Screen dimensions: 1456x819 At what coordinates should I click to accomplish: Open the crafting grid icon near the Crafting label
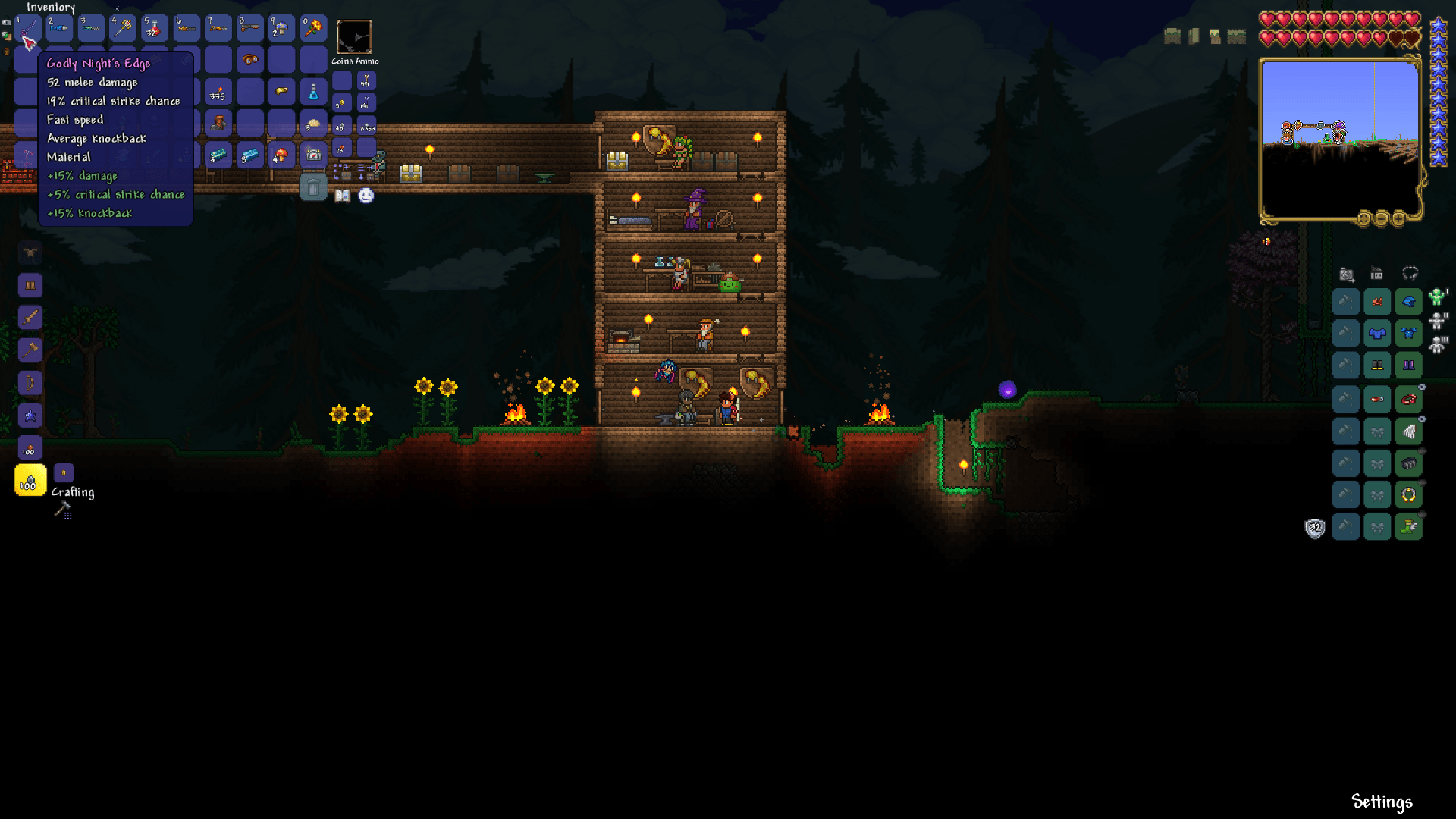[x=67, y=514]
